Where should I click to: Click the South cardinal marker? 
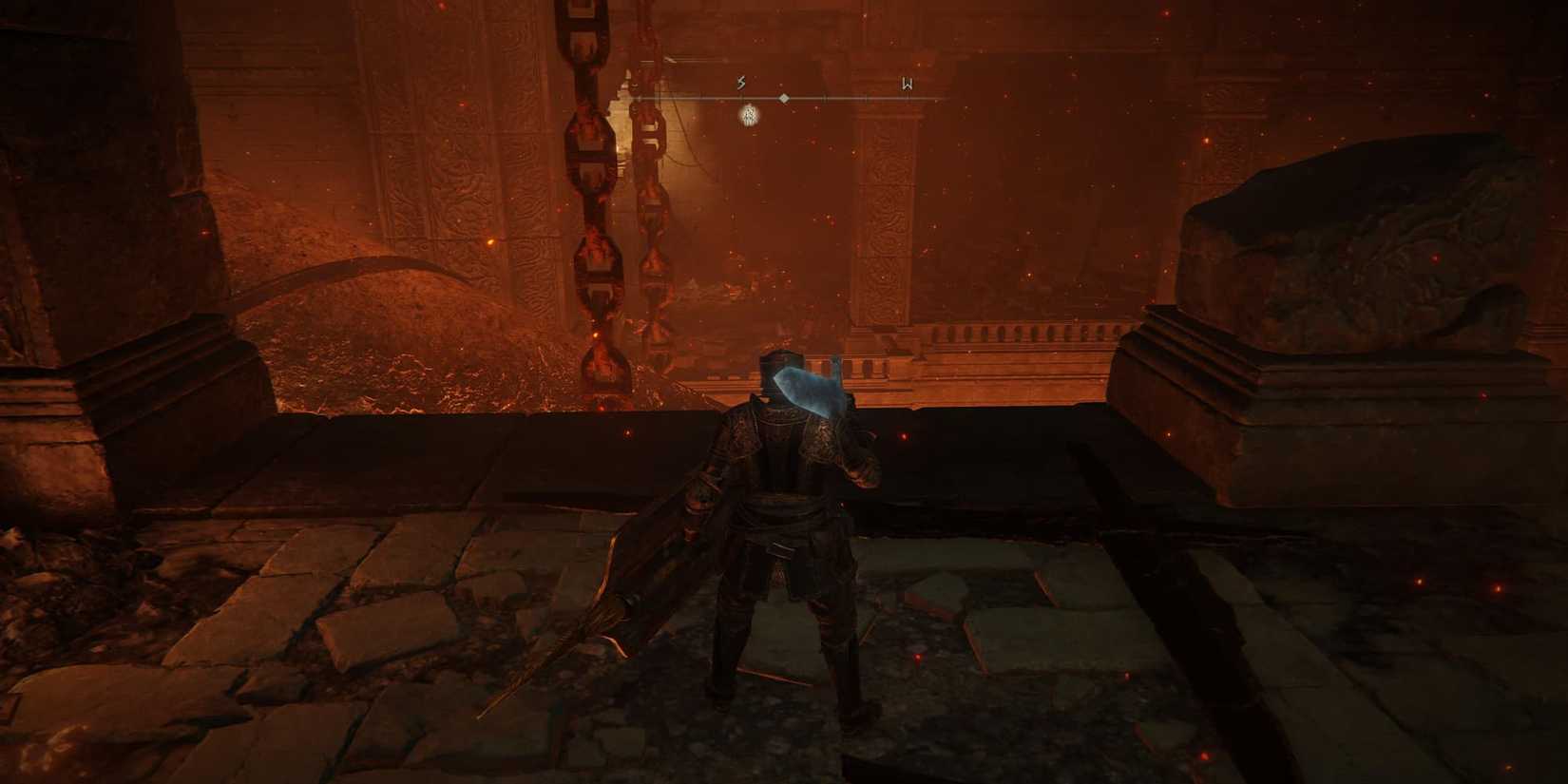tap(740, 83)
